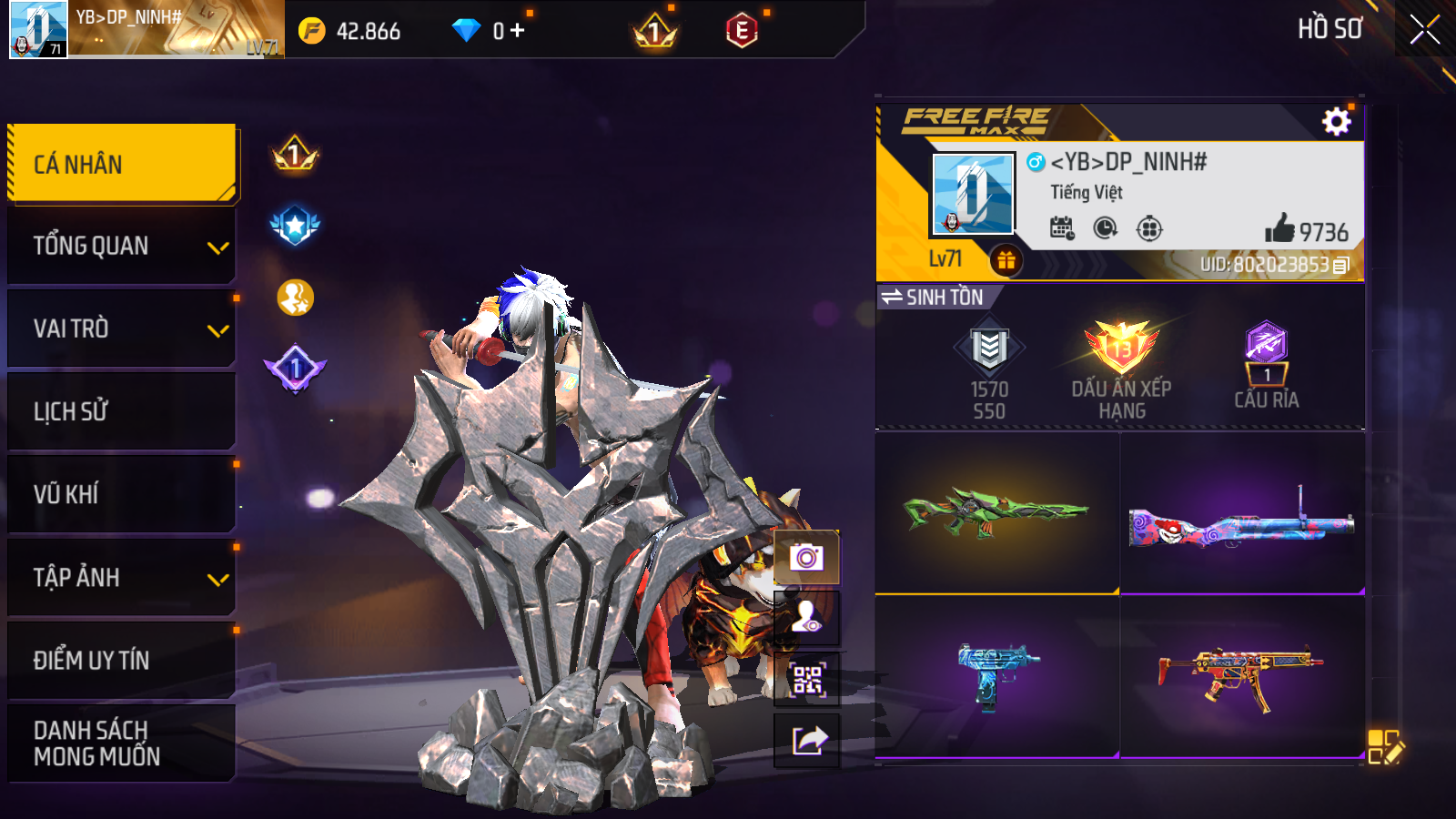Expand the TỔNG QUAN menu
The width and height of the screenshot is (1456, 819).
tap(122, 246)
